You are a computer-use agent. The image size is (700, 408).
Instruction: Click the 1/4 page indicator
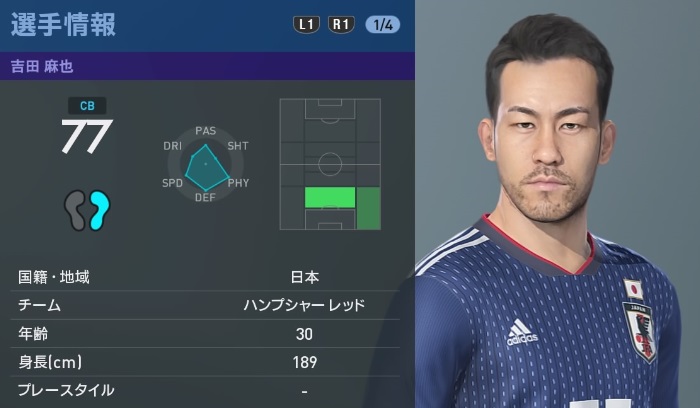[x=382, y=25]
